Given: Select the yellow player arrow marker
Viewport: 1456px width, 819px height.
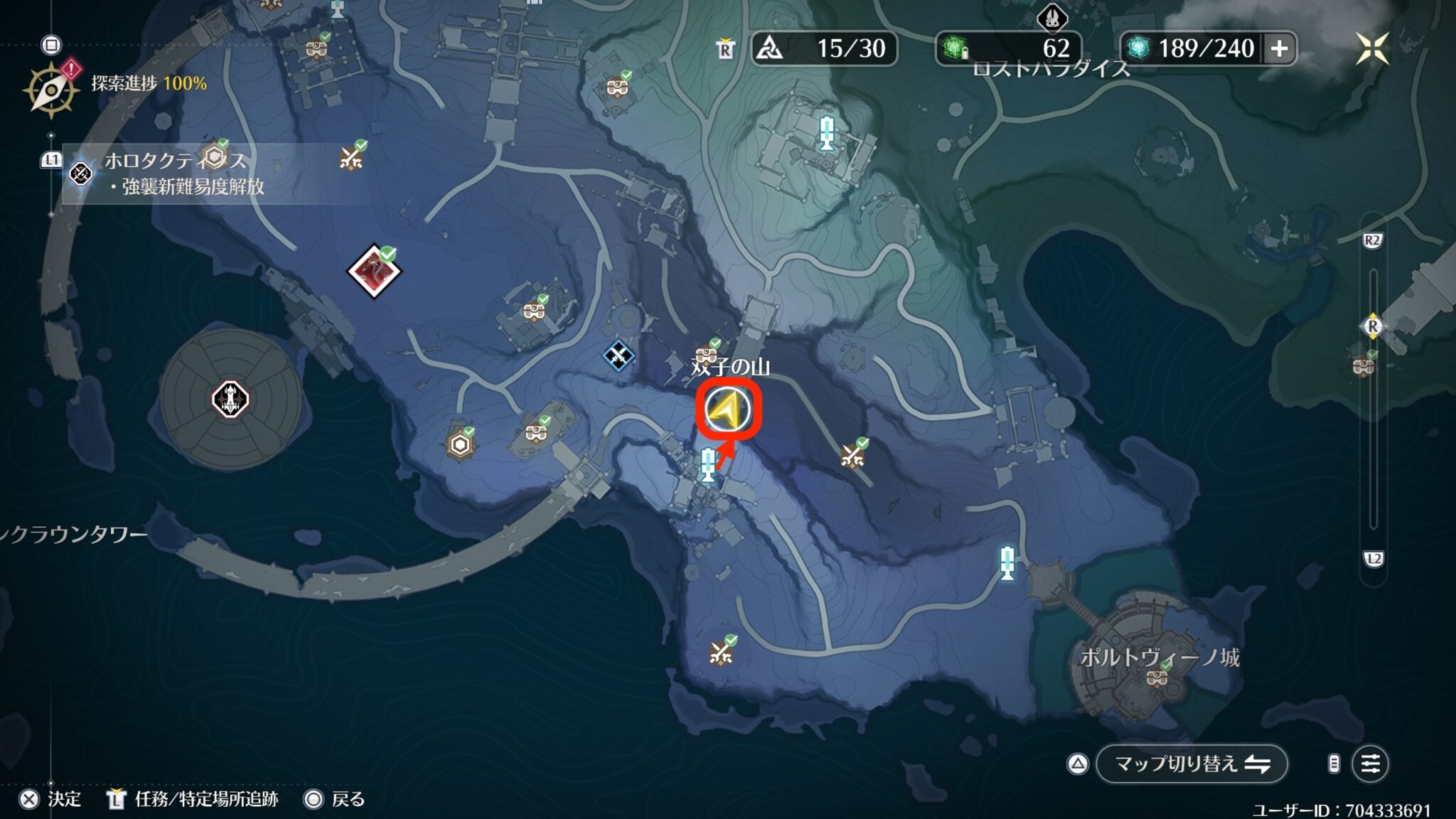Looking at the screenshot, I should pyautogui.click(x=728, y=410).
